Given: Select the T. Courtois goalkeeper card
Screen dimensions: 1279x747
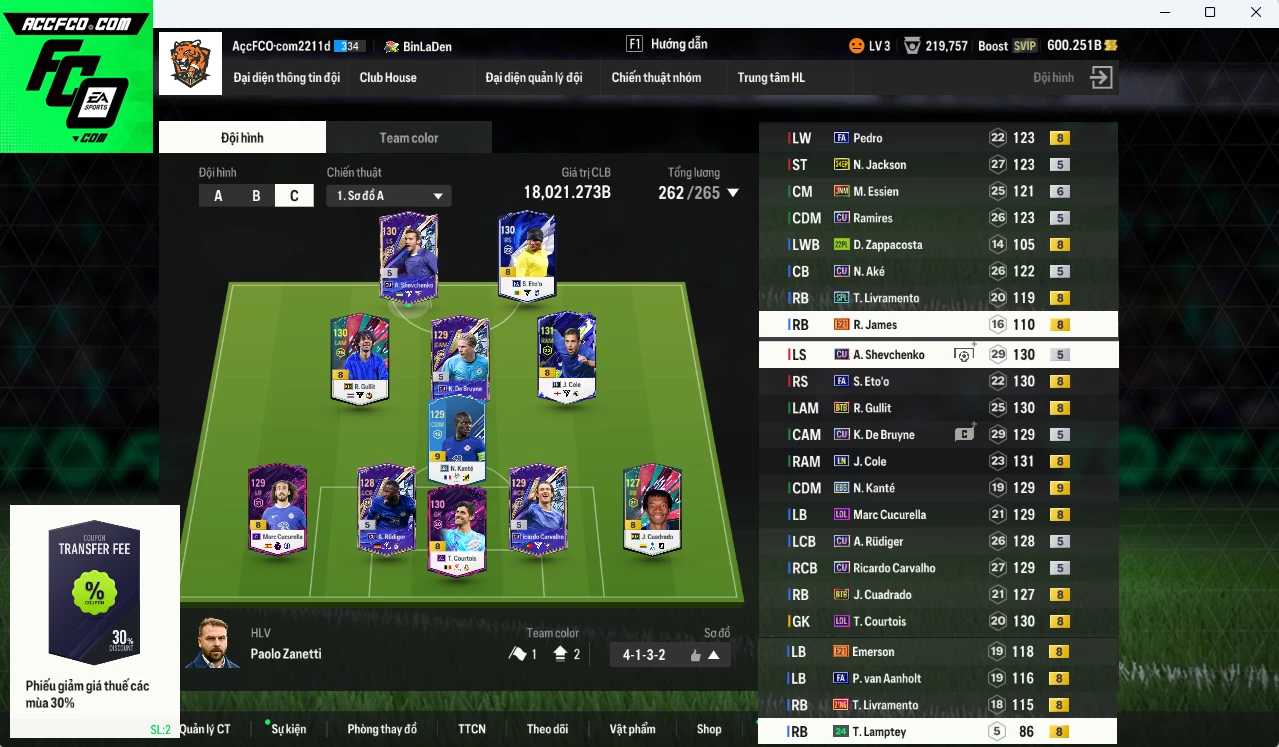Looking at the screenshot, I should (458, 530).
